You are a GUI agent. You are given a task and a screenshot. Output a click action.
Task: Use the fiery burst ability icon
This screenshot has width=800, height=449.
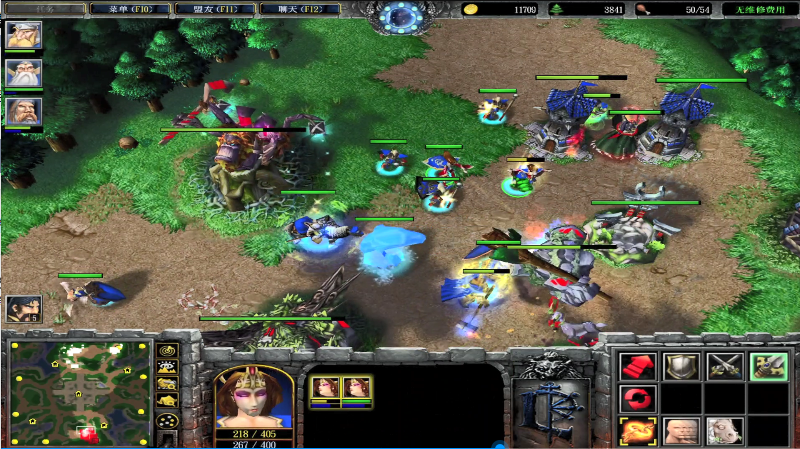[637, 431]
